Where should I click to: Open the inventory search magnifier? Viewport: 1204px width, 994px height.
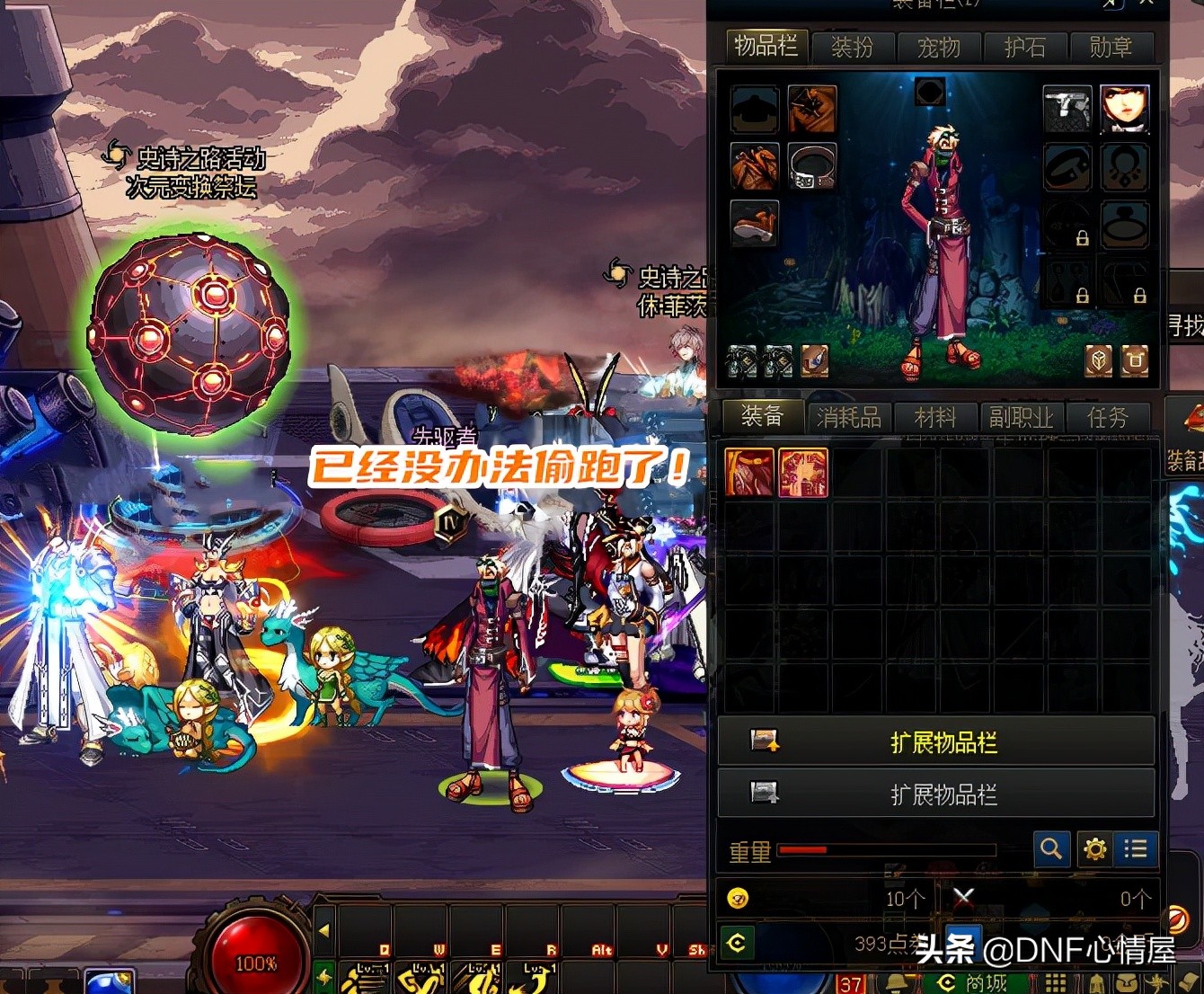1052,848
